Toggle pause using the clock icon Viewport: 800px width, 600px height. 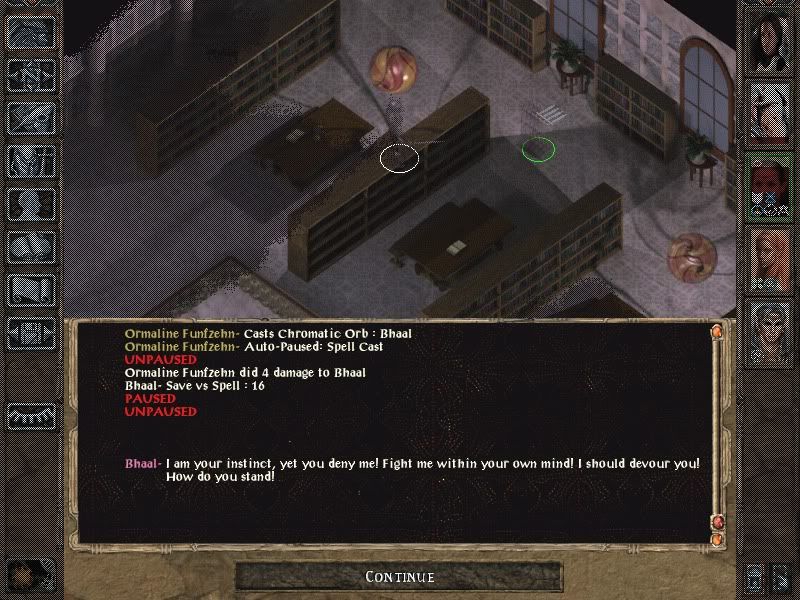point(29,573)
